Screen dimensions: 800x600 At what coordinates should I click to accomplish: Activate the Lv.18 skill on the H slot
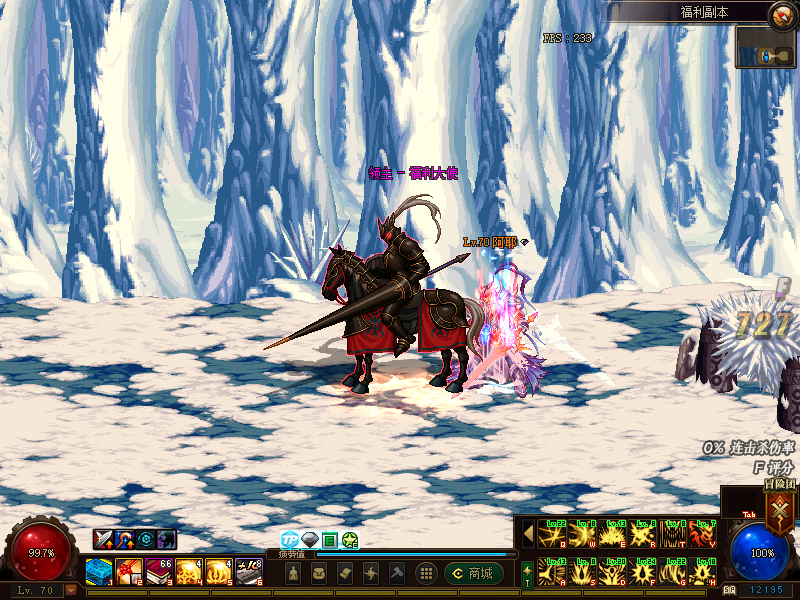[x=702, y=571]
